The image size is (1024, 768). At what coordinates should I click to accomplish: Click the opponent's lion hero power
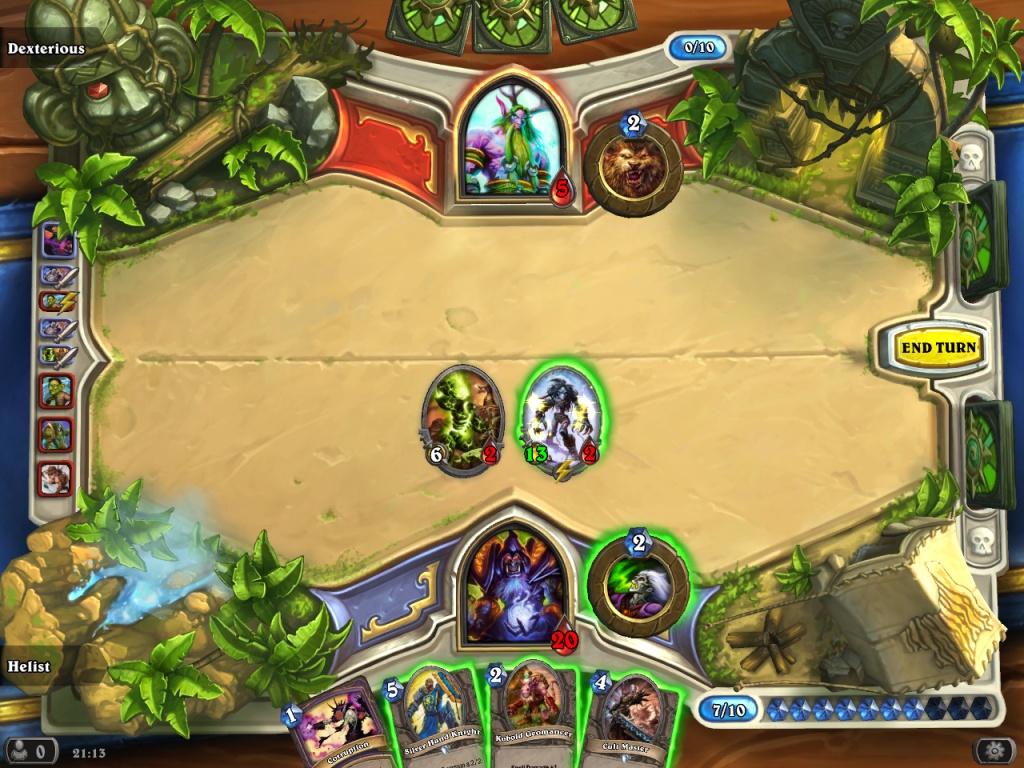pyautogui.click(x=633, y=167)
